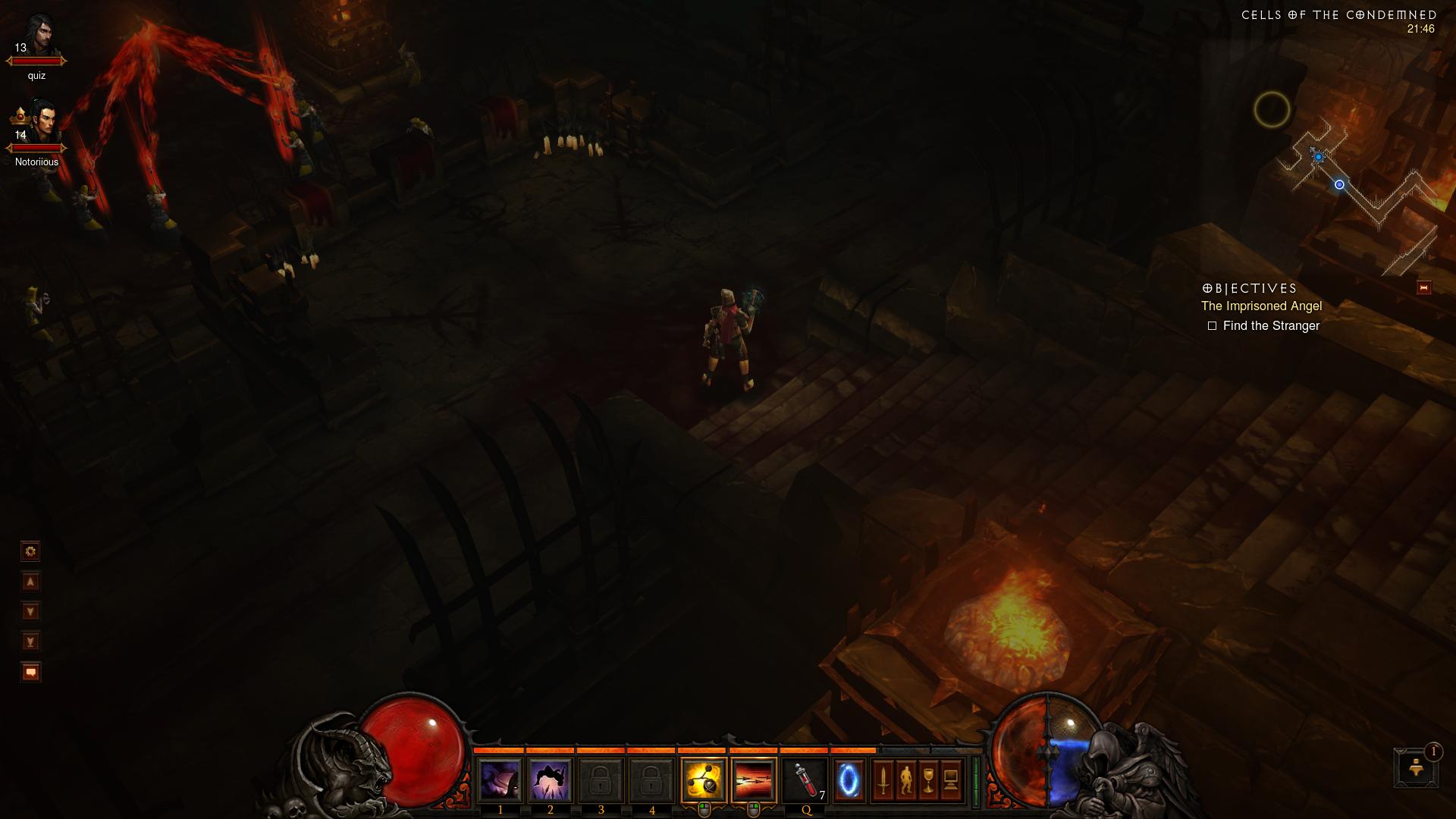This screenshot has height=819, width=1456.
Task: Jump chat to bottom with the underlined arrow
Action: 30,642
